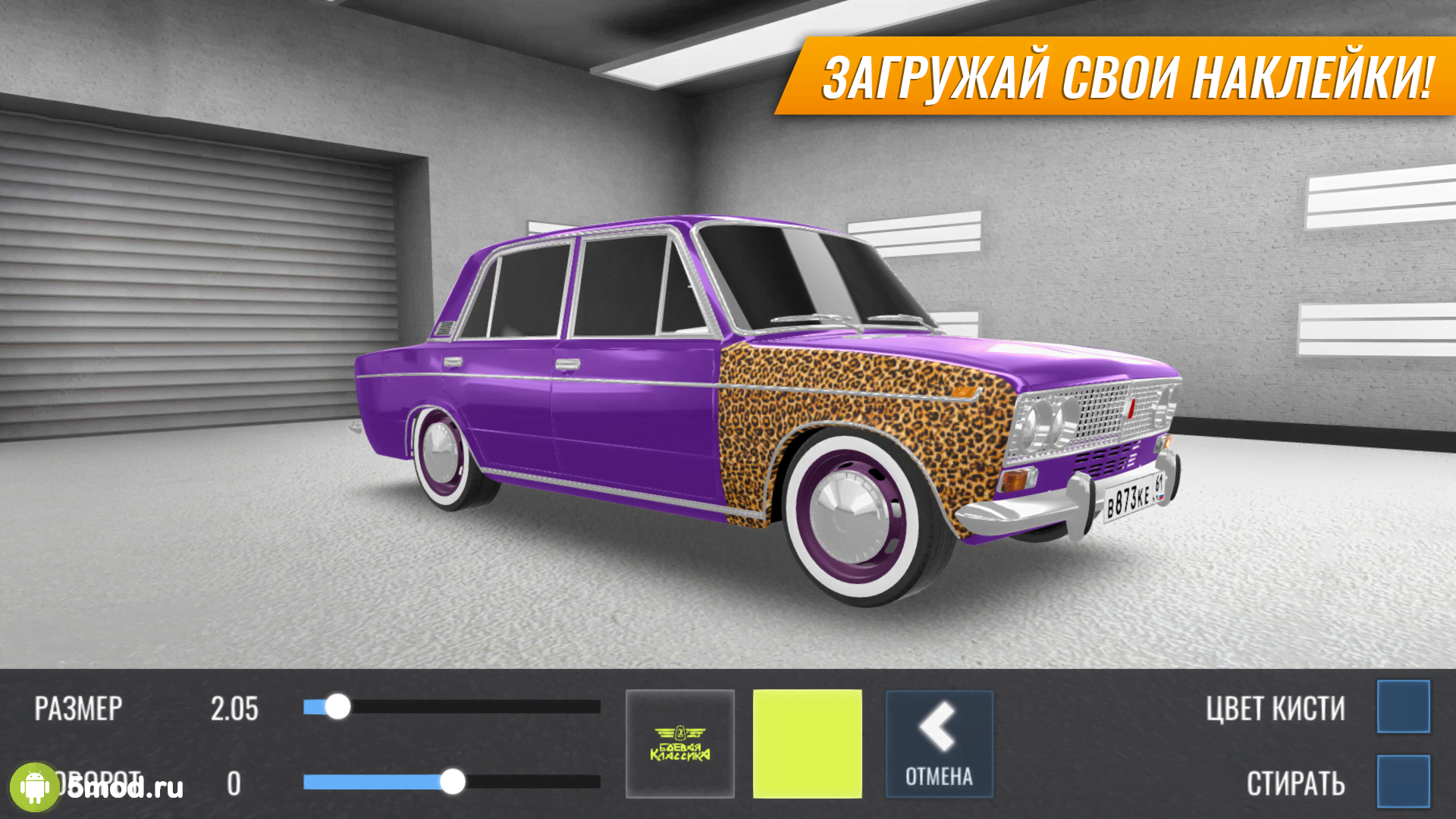Toggle the СТИРАТЬ erase box
The image size is (1456, 819).
tap(1403, 781)
